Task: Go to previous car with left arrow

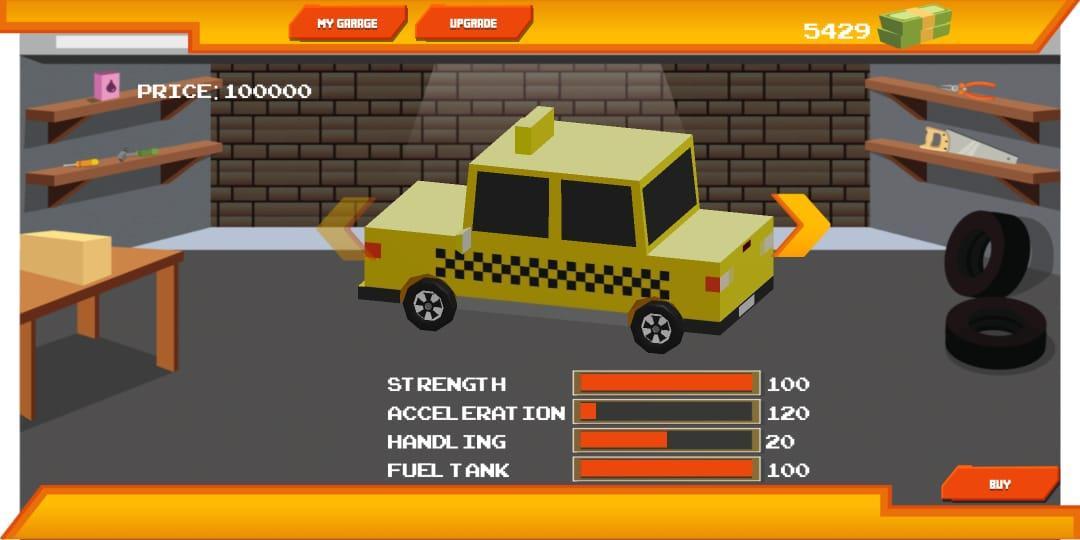Action: [x=342, y=230]
